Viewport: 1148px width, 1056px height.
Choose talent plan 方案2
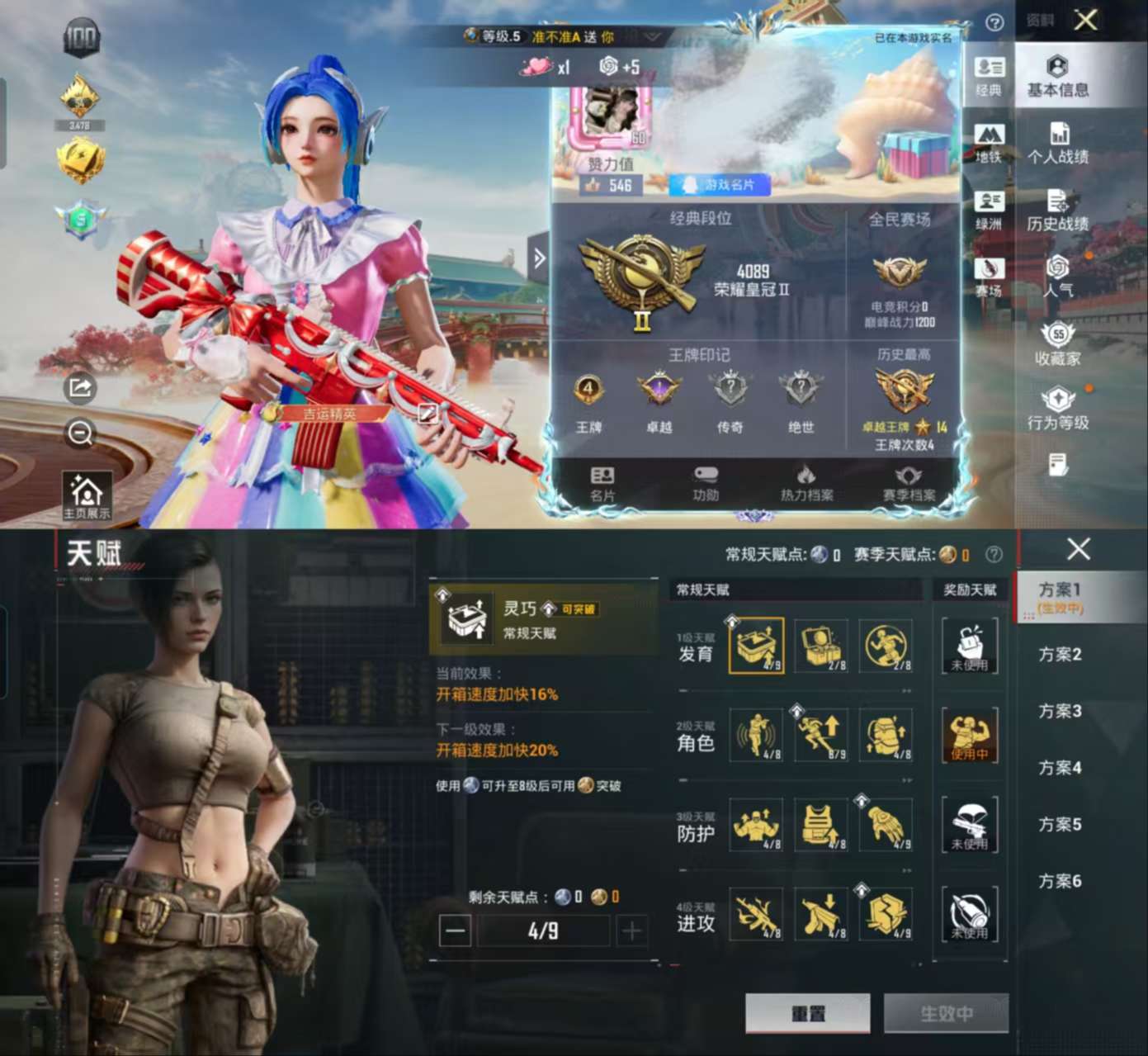click(x=1060, y=655)
